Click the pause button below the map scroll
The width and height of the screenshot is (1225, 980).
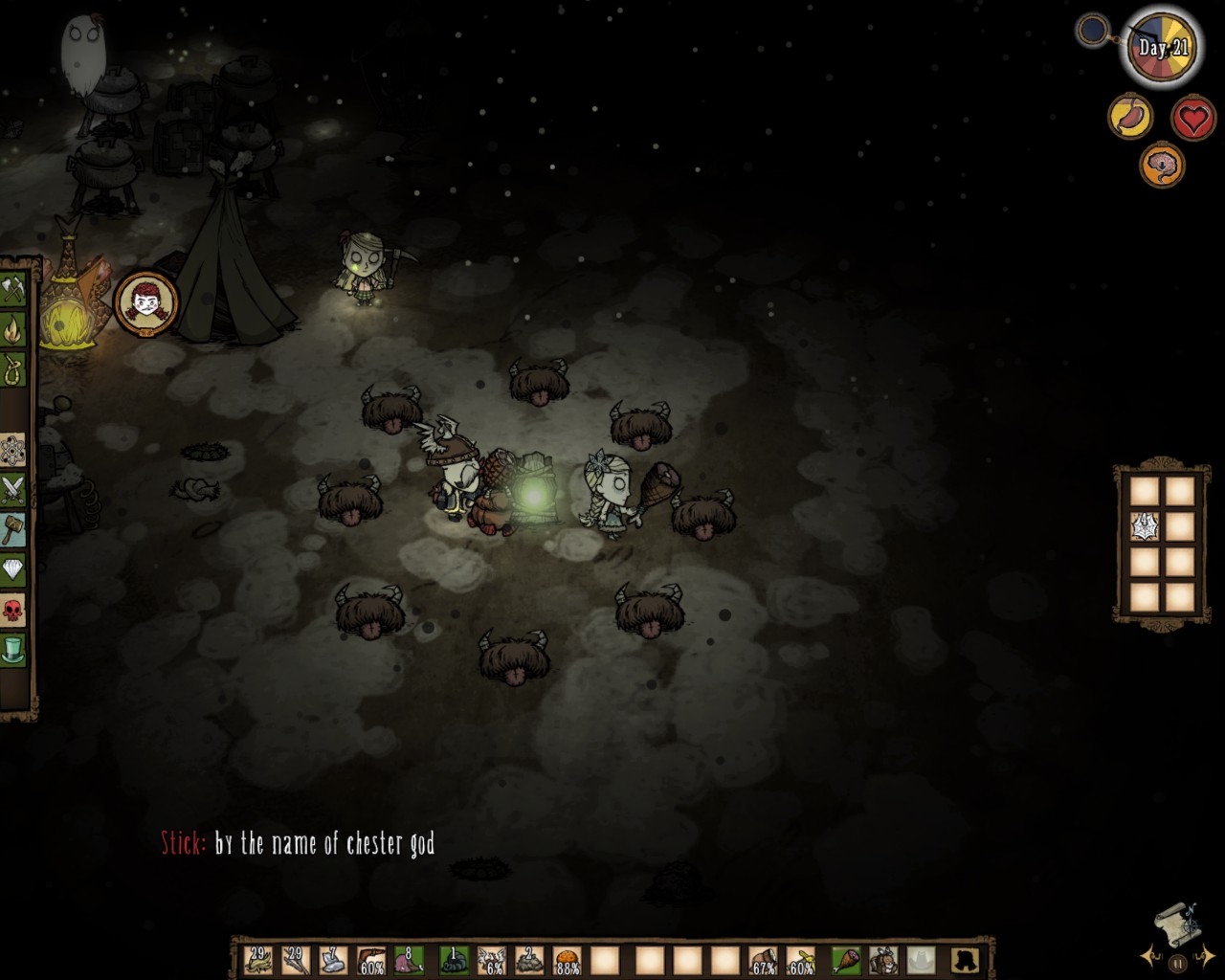click(x=1178, y=963)
